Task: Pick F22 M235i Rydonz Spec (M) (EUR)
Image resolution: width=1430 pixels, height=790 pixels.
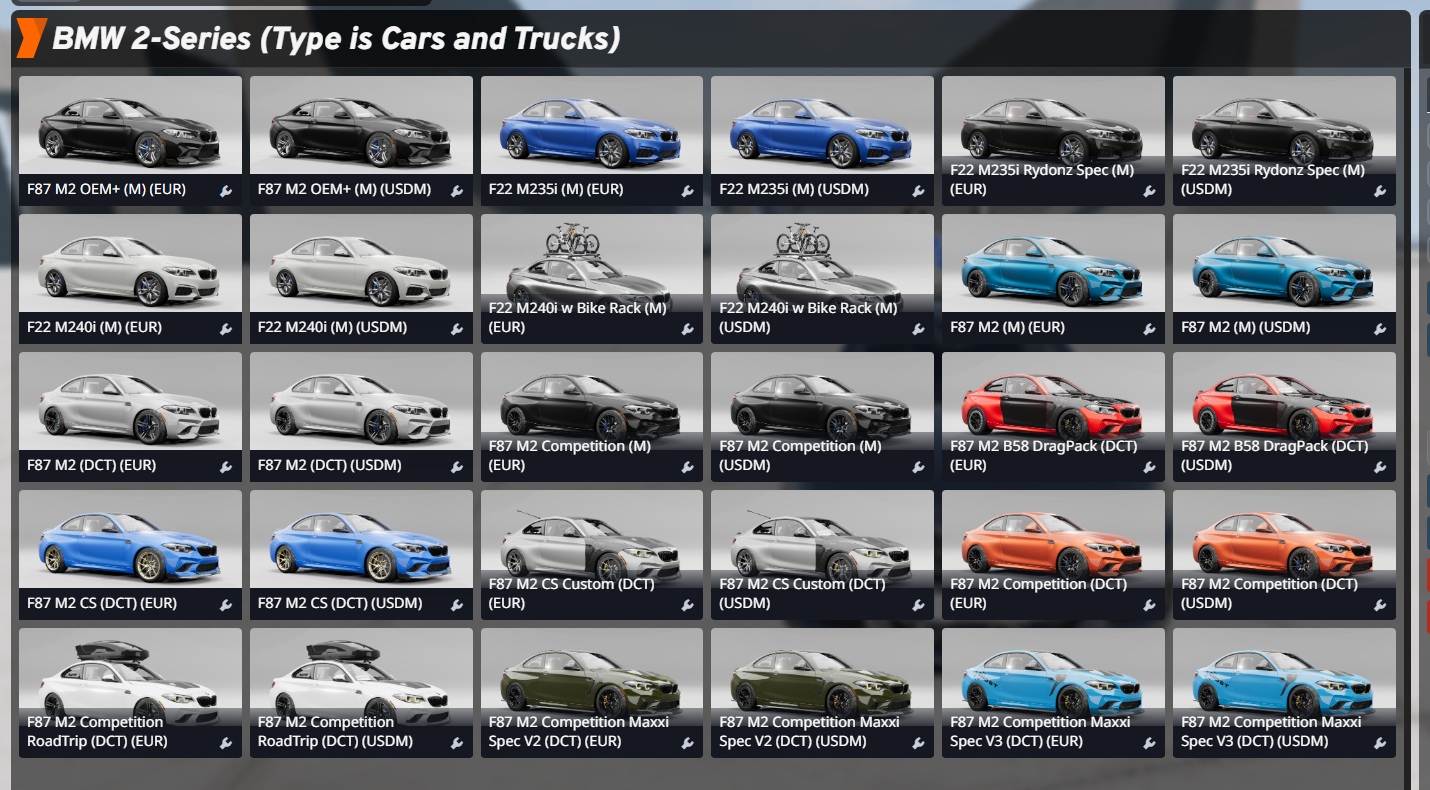Action: click(1053, 130)
